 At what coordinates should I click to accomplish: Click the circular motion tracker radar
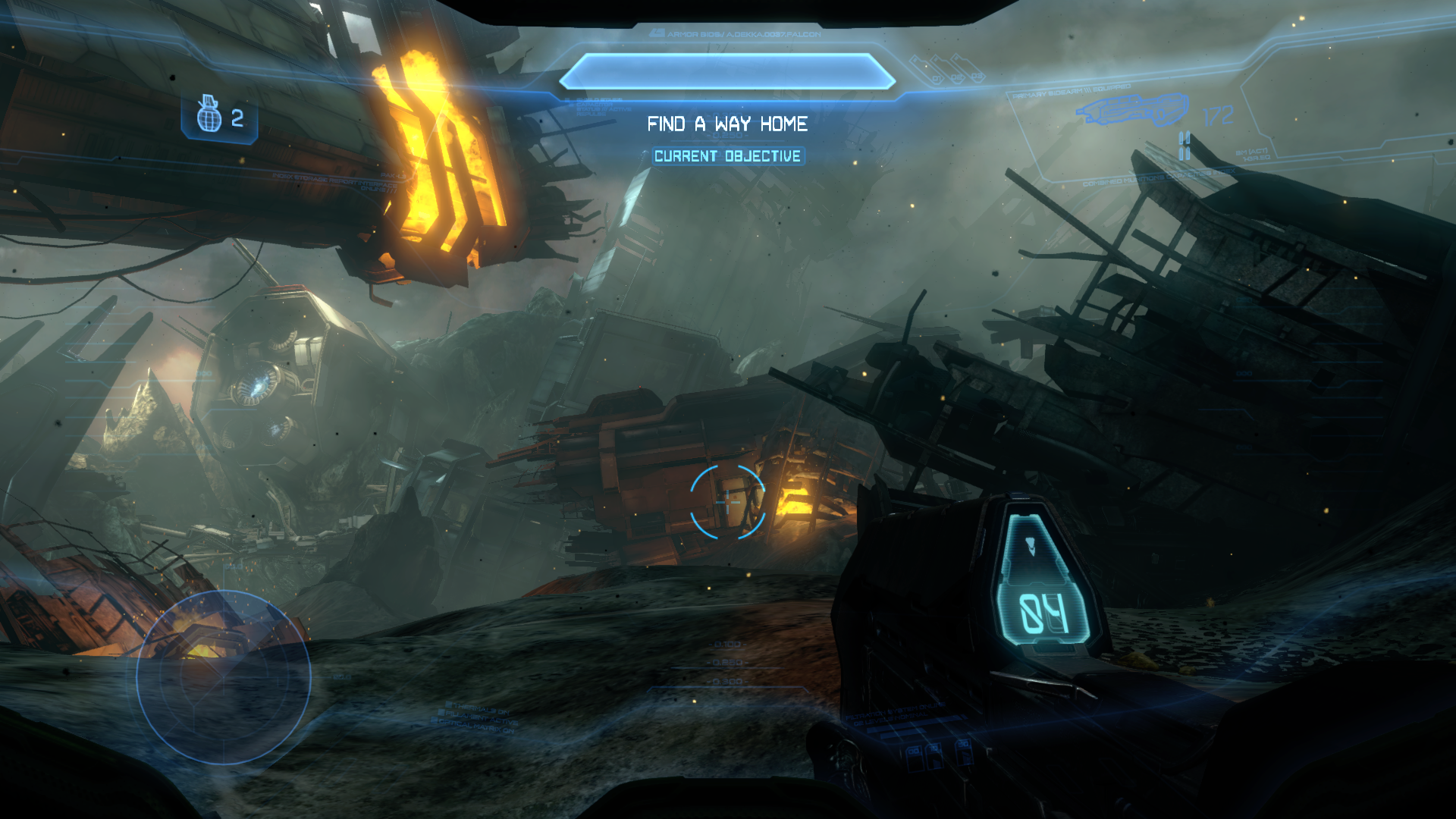tap(223, 677)
